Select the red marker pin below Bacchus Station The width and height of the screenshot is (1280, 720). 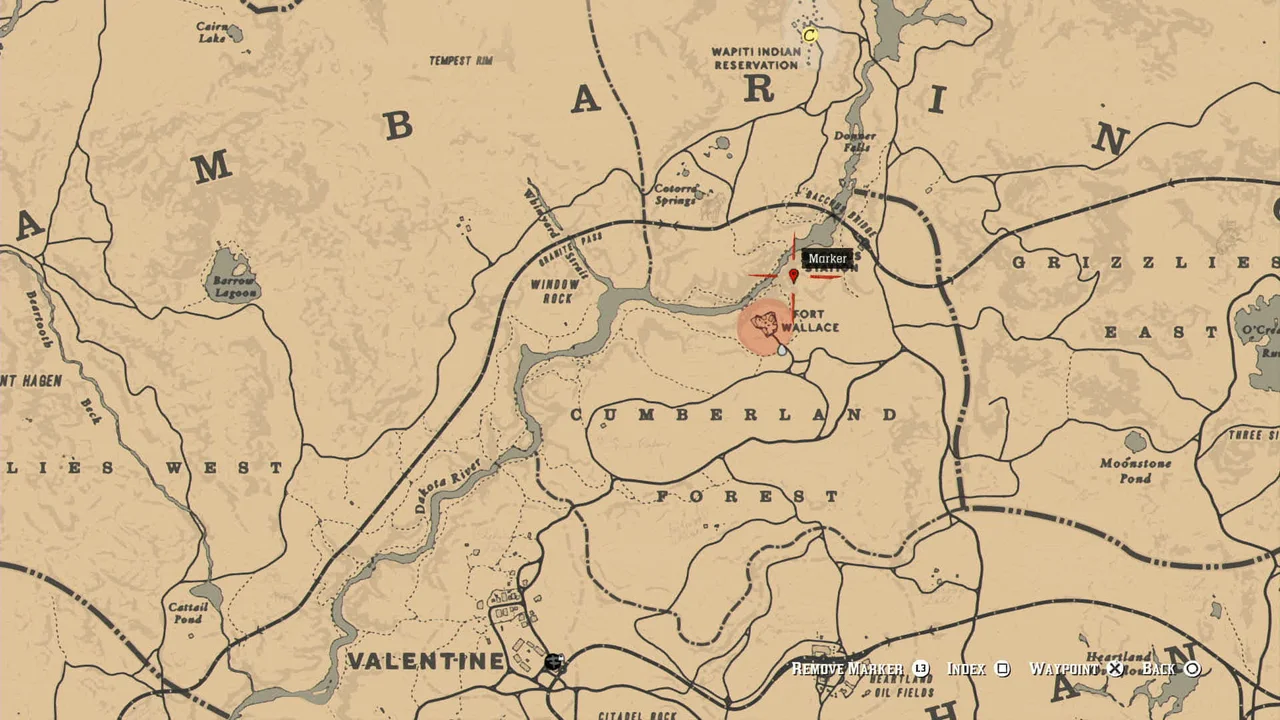coord(793,276)
